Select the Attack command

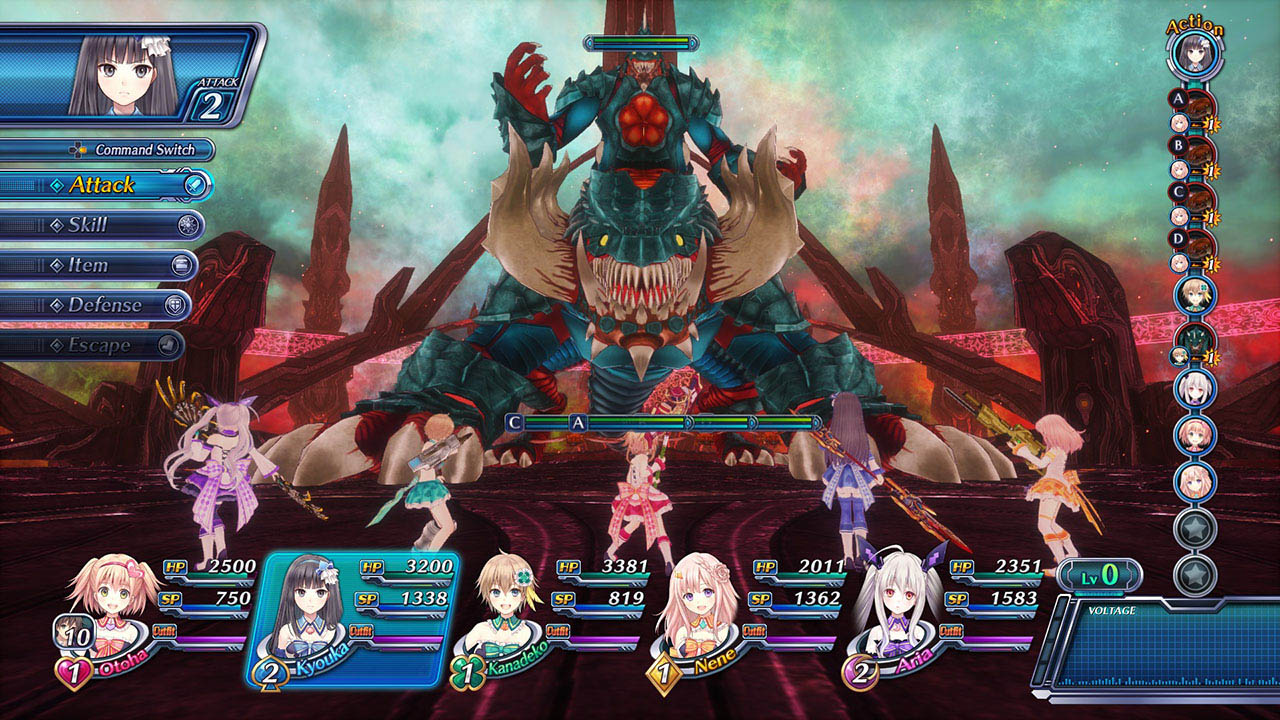(105, 185)
